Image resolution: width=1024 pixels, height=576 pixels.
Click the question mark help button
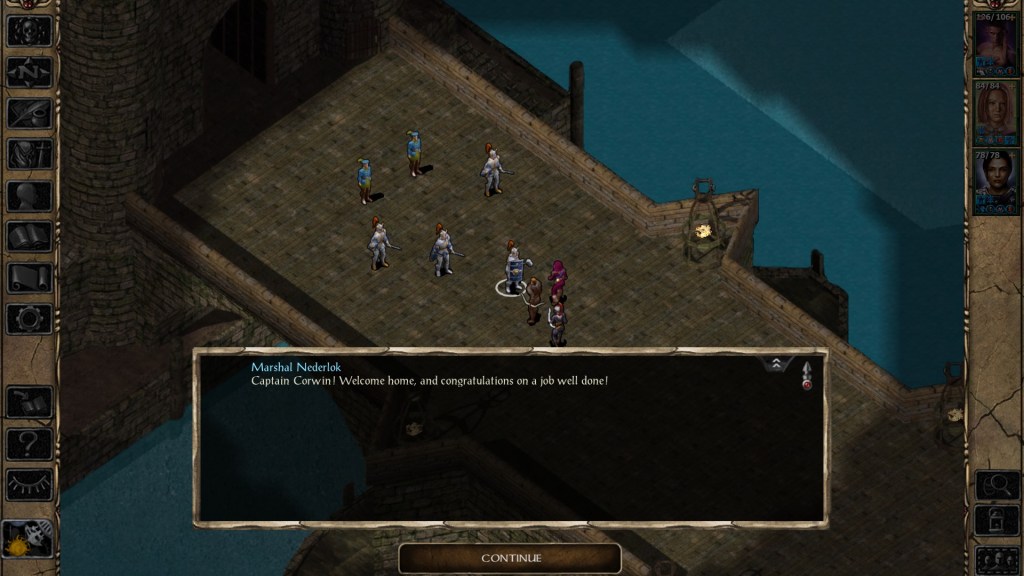[30, 443]
